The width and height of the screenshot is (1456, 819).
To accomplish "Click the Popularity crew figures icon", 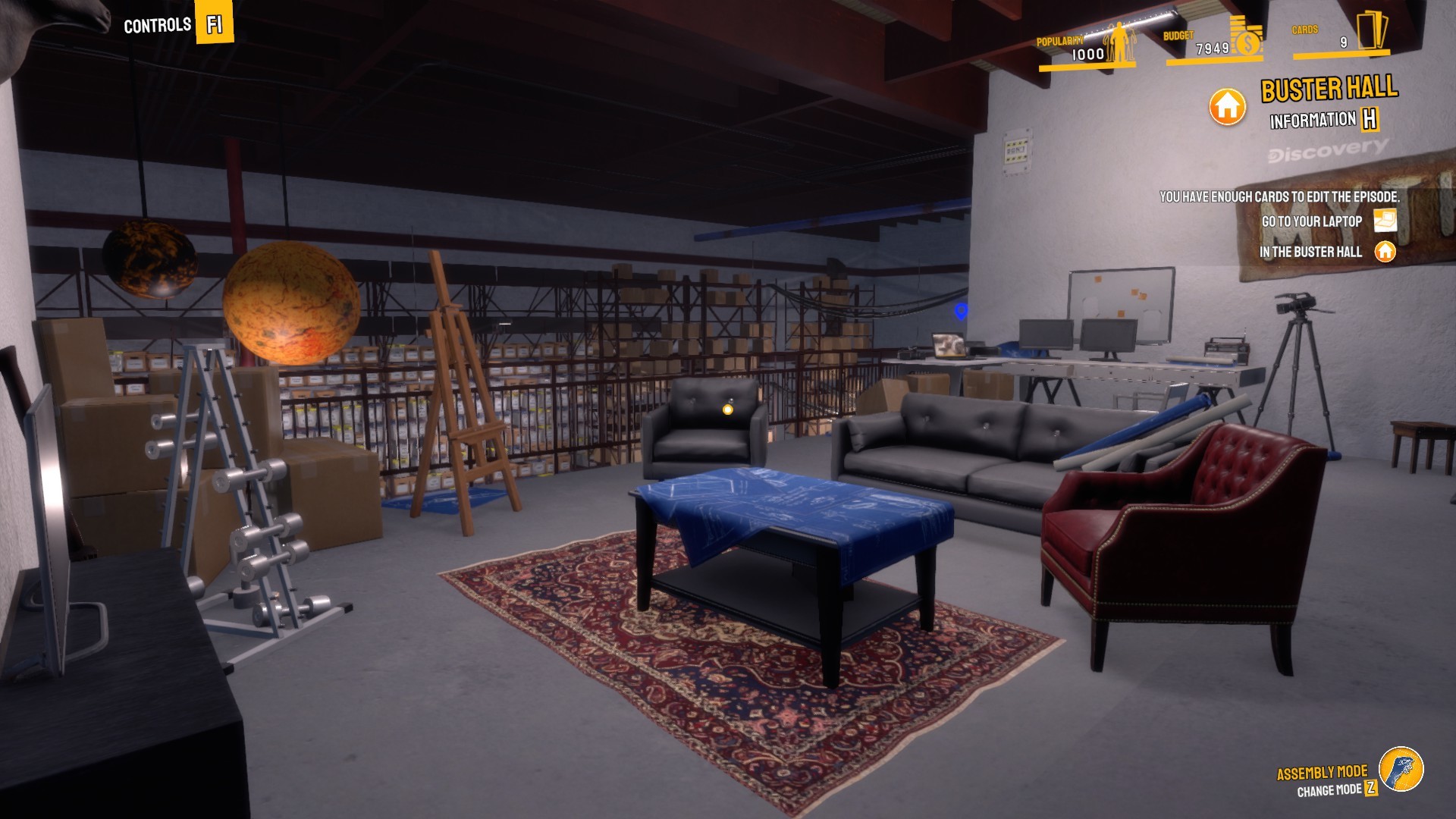I will tap(1119, 42).
